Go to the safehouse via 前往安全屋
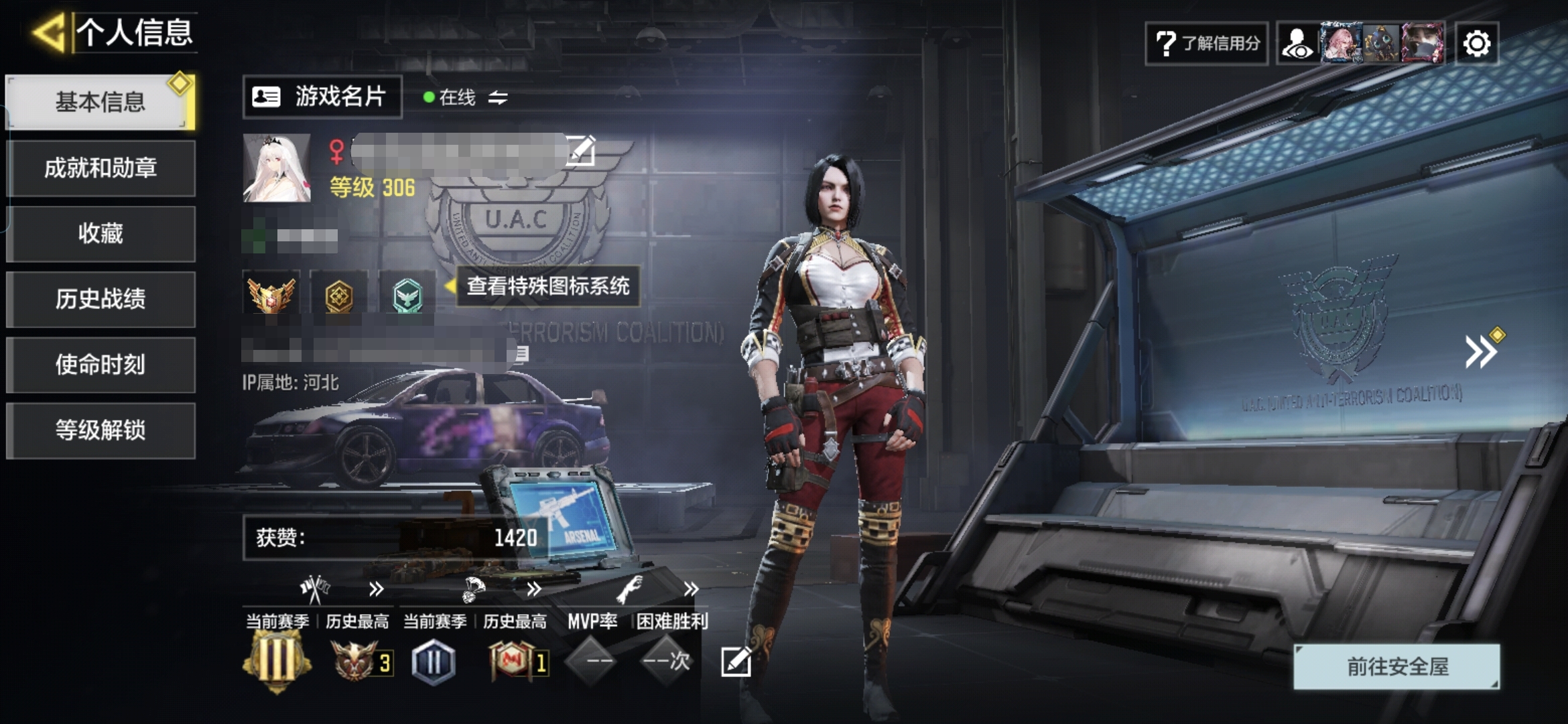The height and width of the screenshot is (724, 1568). point(1397,666)
